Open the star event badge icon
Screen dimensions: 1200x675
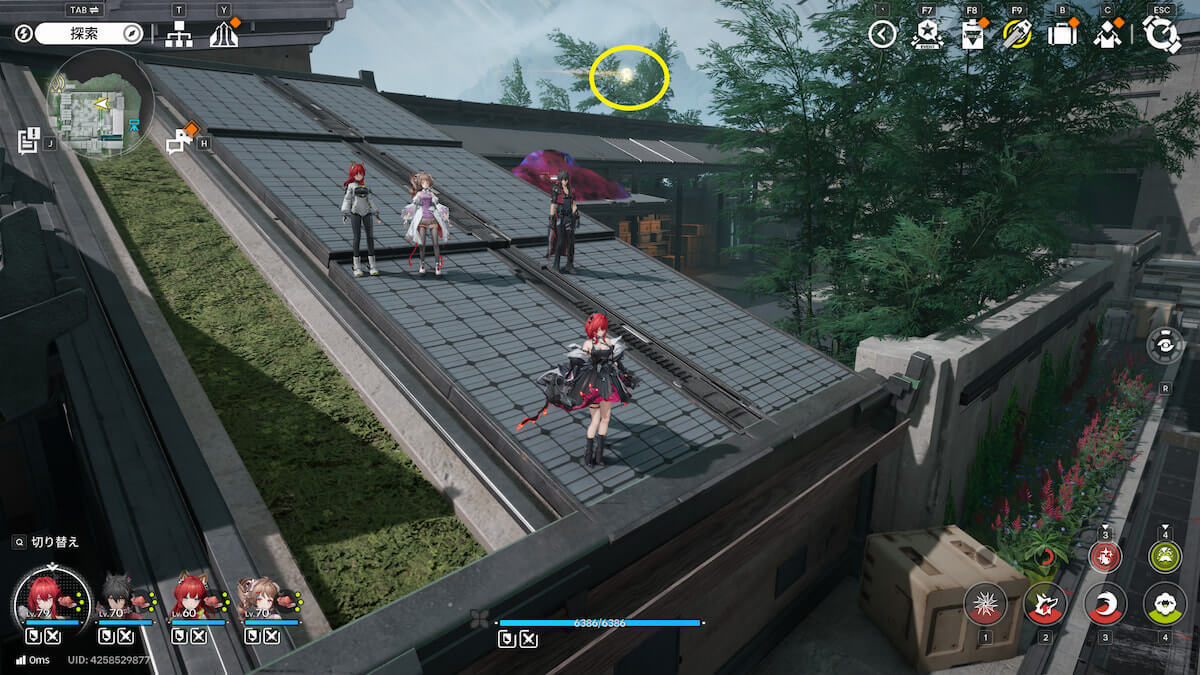tap(927, 35)
